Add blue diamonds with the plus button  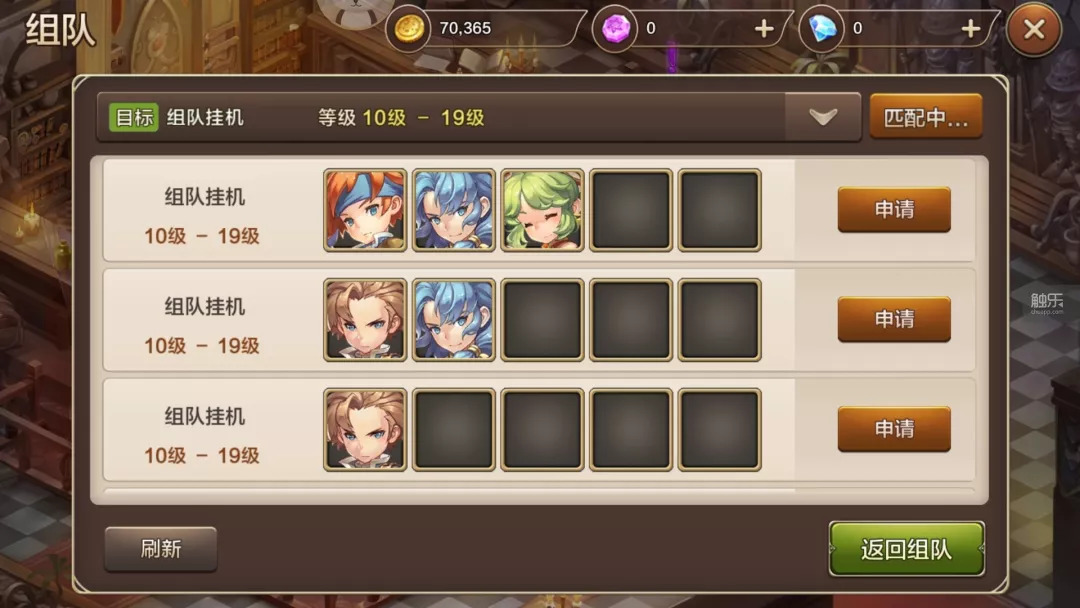point(970,29)
